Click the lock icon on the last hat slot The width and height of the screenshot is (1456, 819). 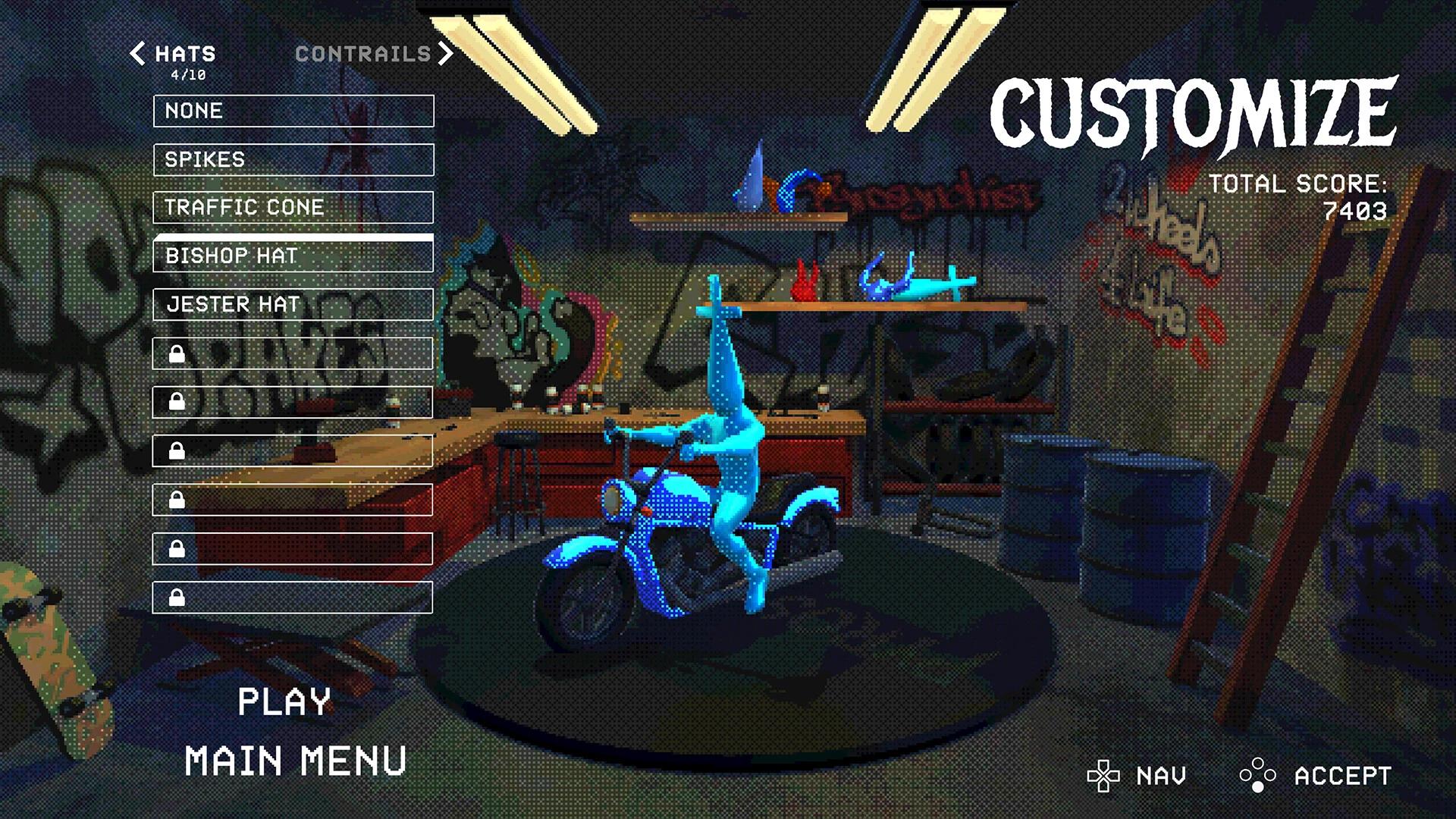coord(177,598)
